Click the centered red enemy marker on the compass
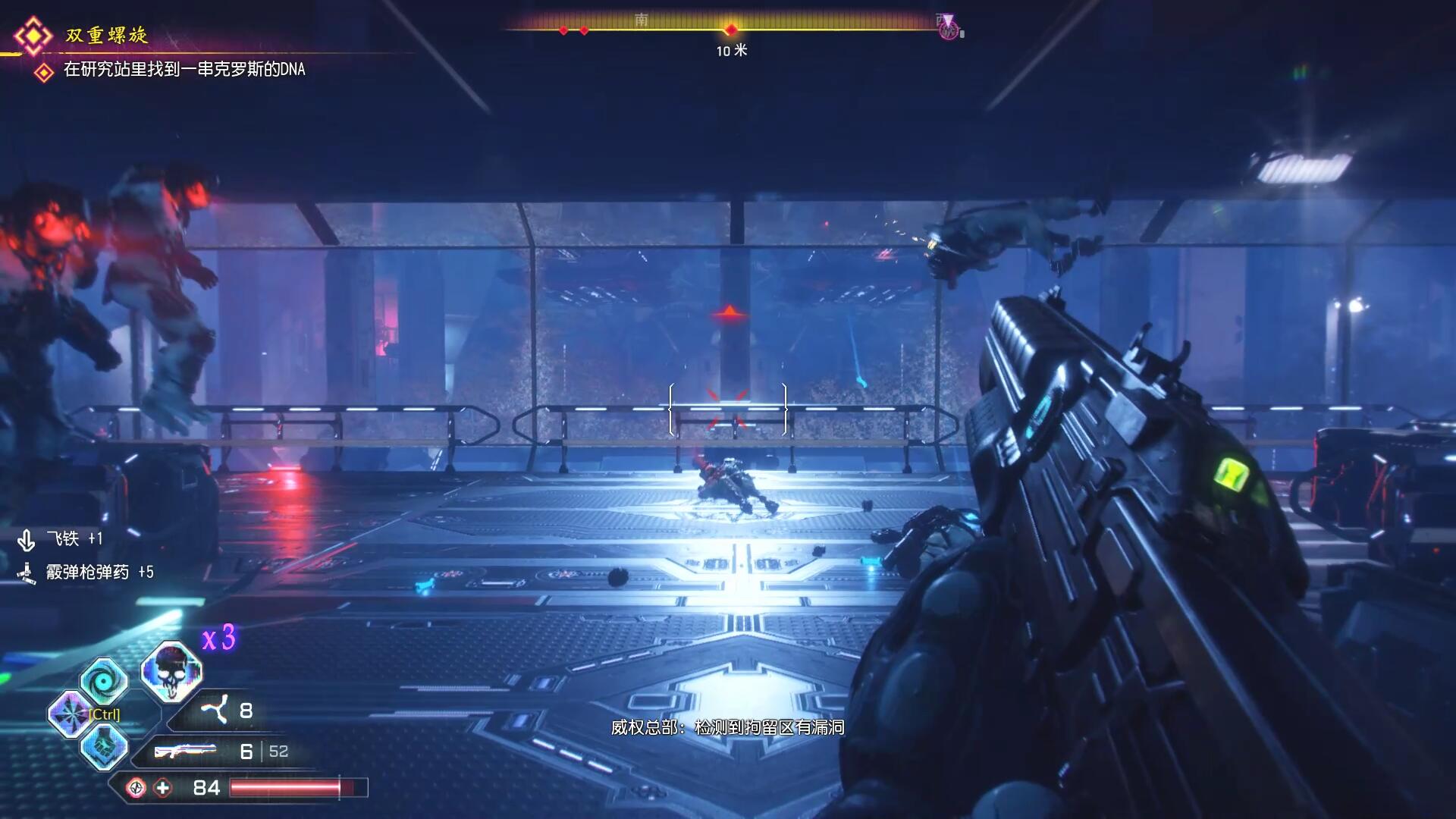The width and height of the screenshot is (1456, 819). coord(730,30)
